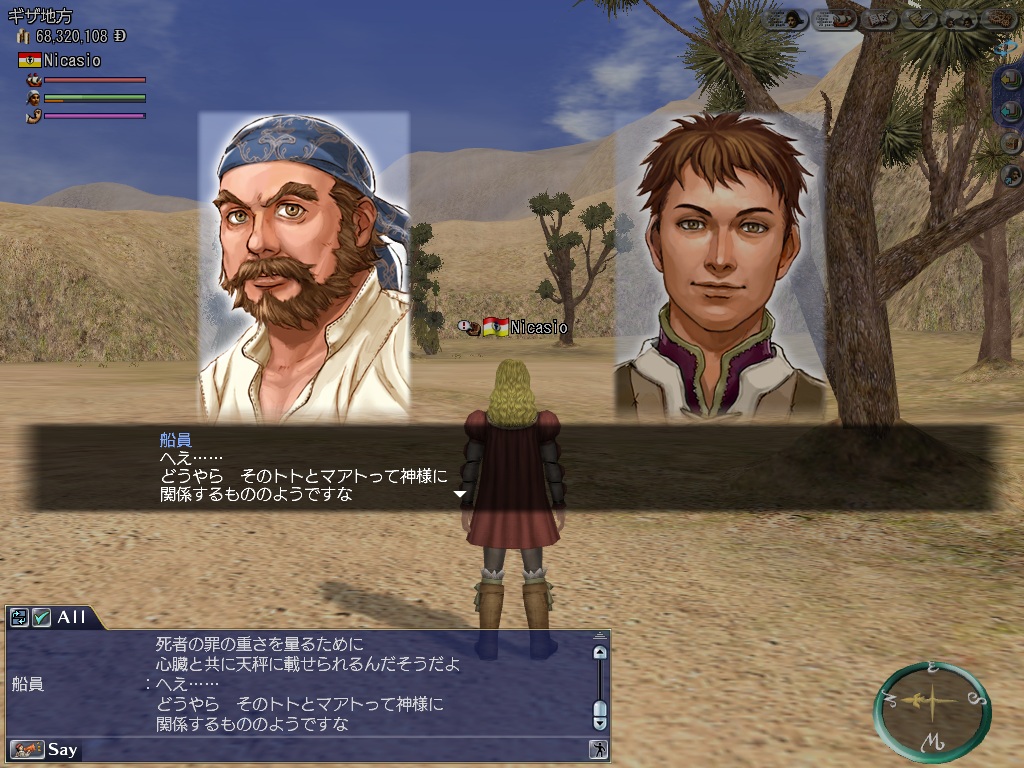Click the compass in the corner
Viewport: 1024px width, 768px height.
932,703
